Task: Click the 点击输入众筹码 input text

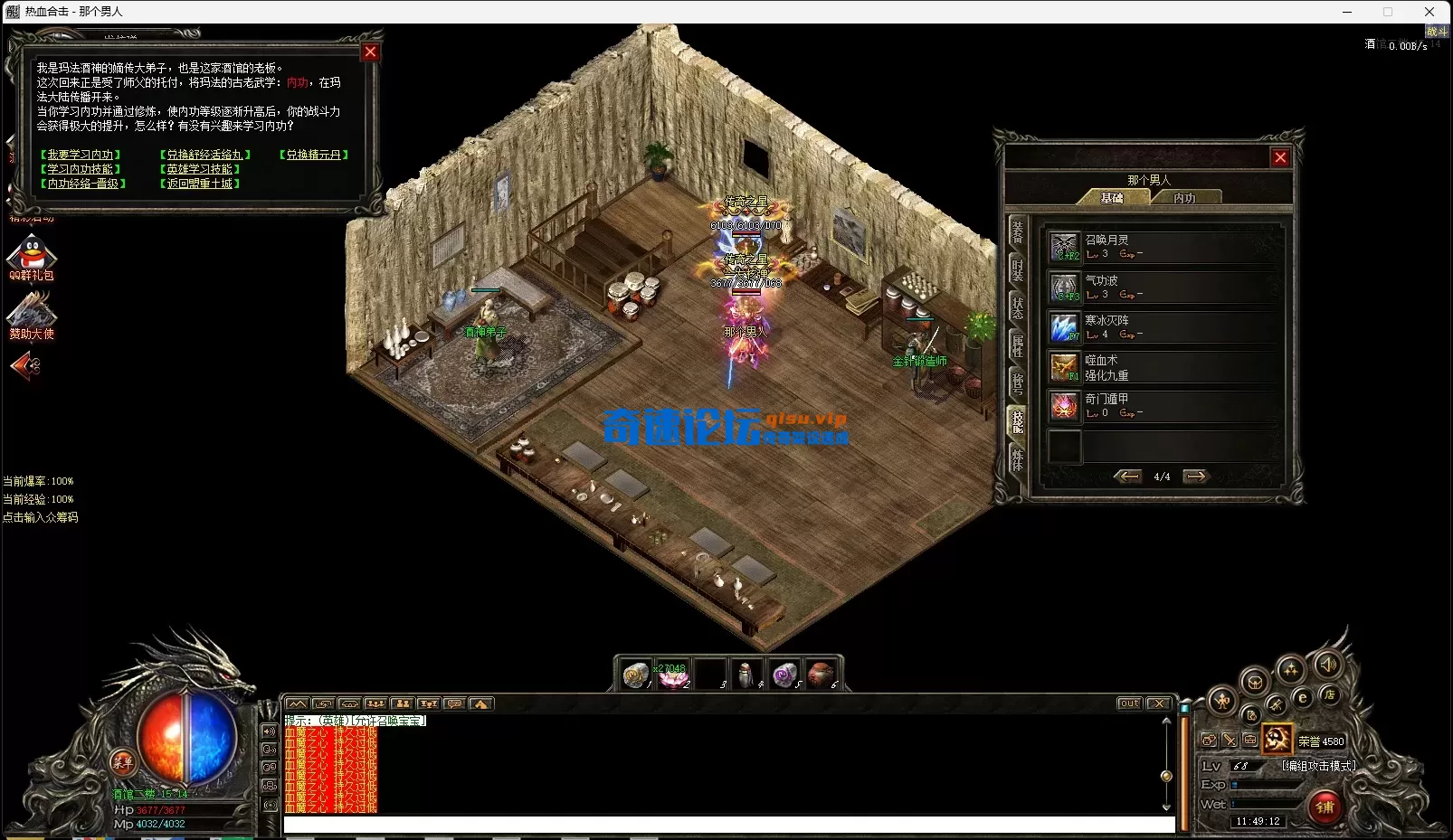Action: pyautogui.click(x=40, y=516)
